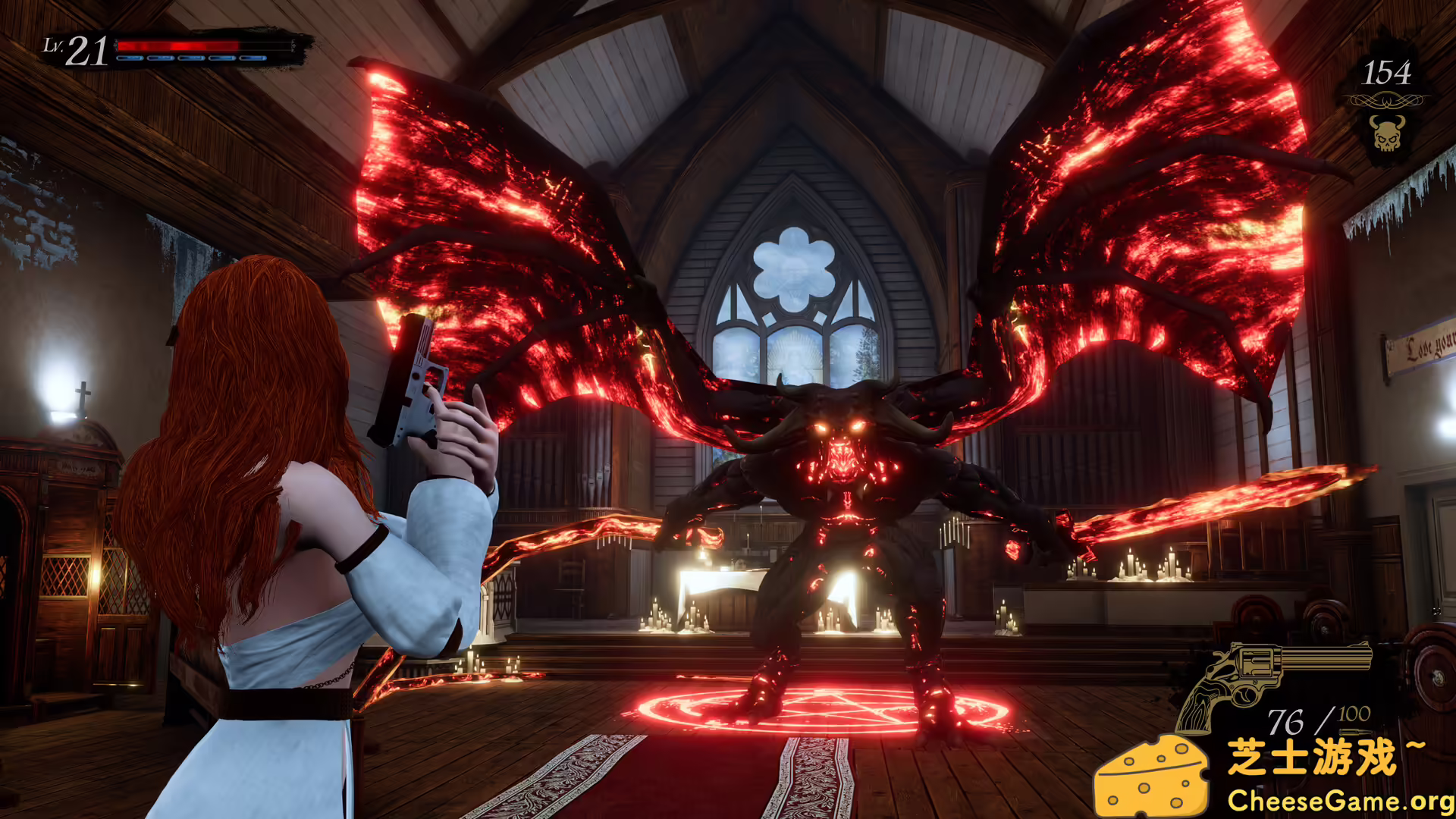This screenshot has height=819, width=1456.
Task: Select the revolver's cylinder in the weapon icon
Action: pyautogui.click(x=1256, y=664)
